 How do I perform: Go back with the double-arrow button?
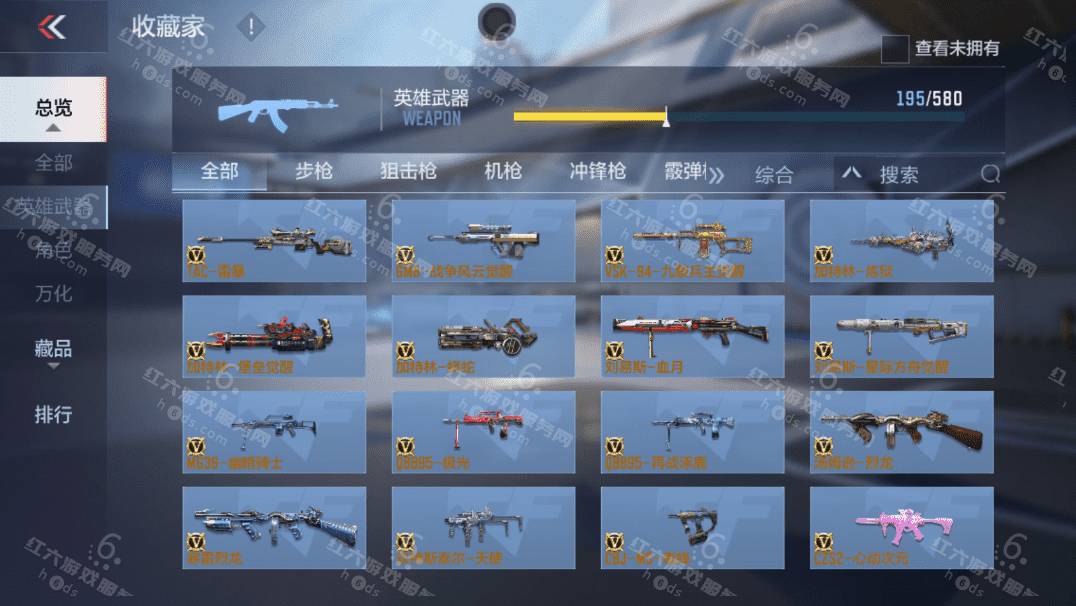(x=52, y=27)
